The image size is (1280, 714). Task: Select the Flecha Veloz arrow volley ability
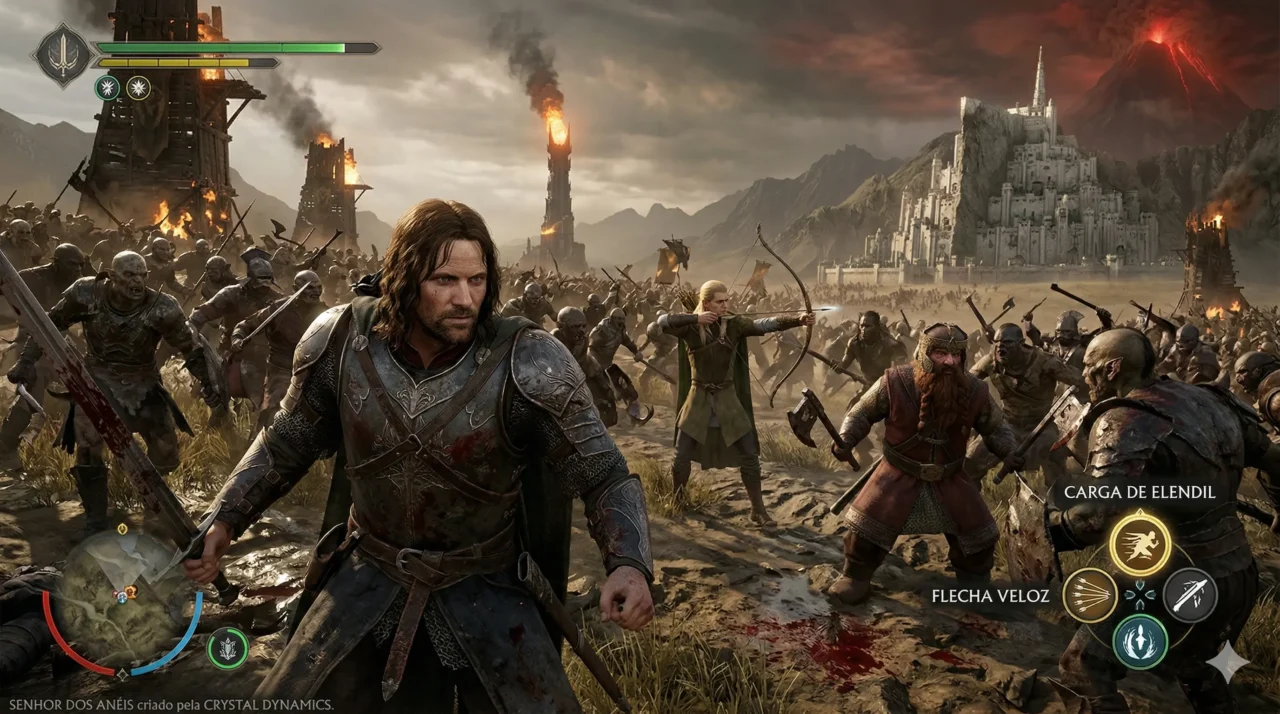pyautogui.click(x=1090, y=595)
